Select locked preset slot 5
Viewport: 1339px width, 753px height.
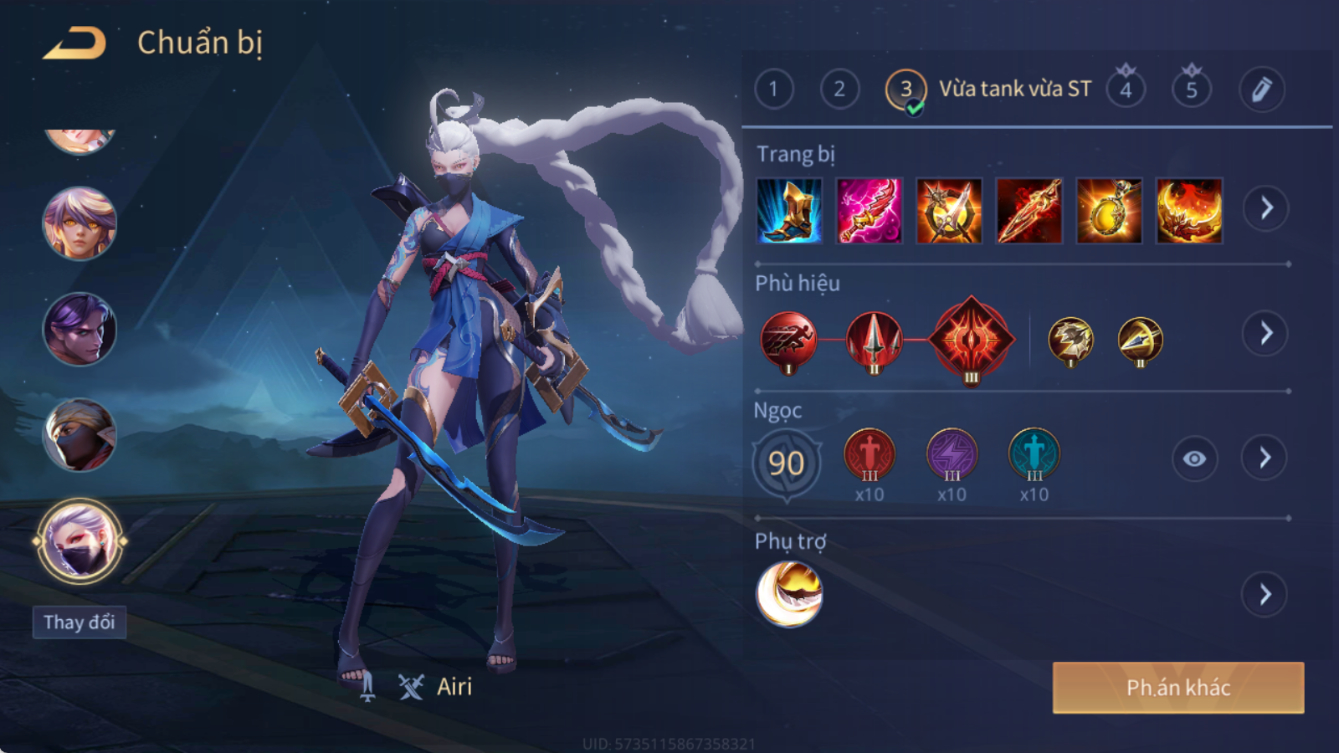click(x=1191, y=89)
